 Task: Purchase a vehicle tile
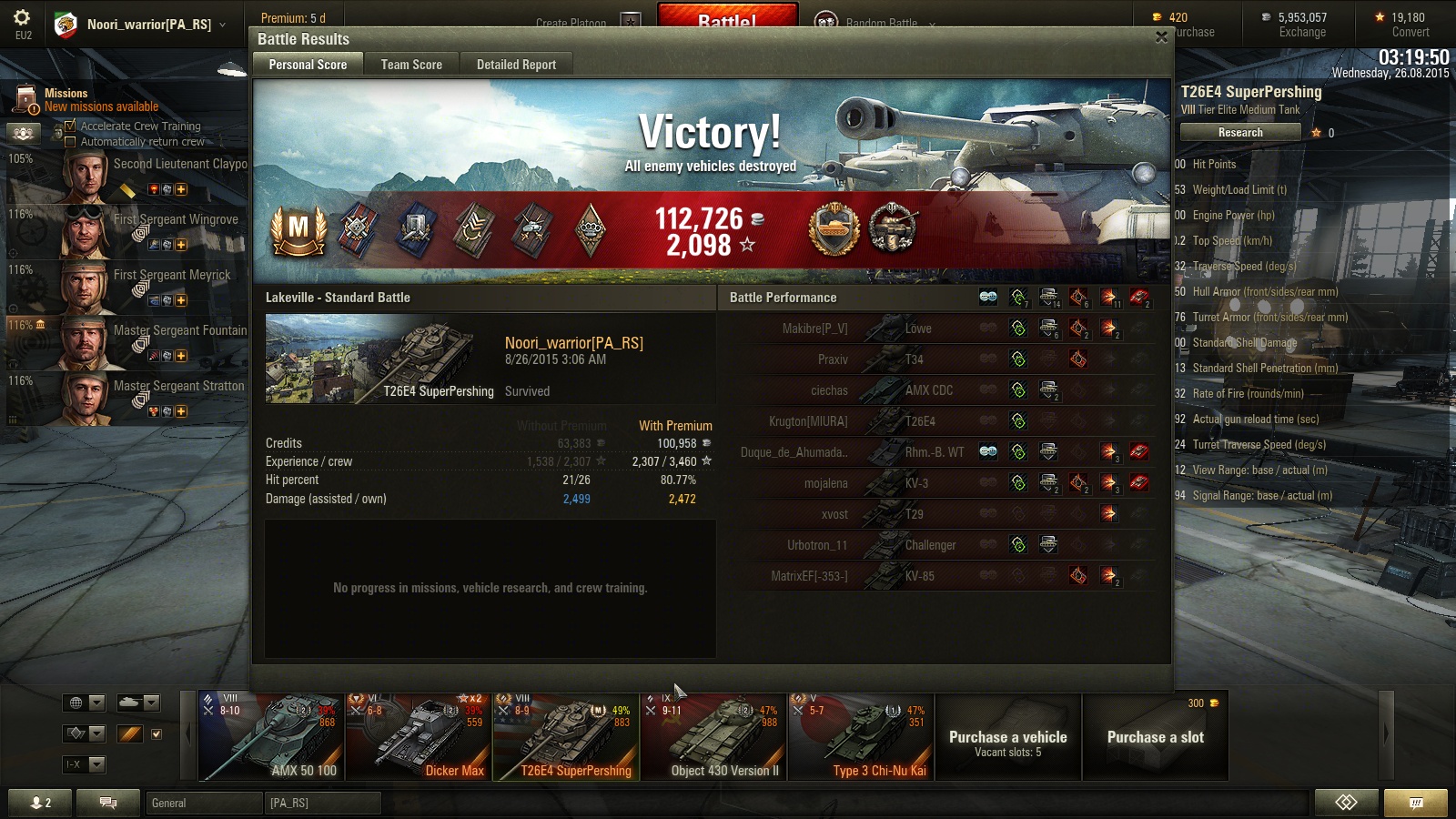1008,737
